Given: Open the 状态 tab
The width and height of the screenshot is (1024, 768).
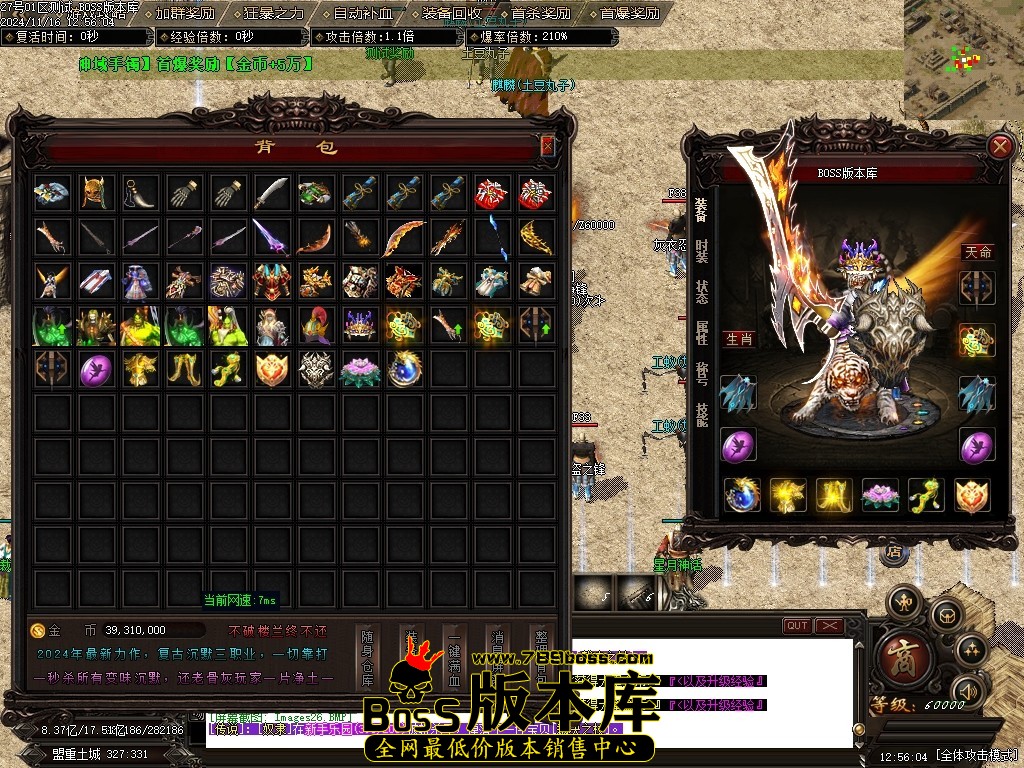Looking at the screenshot, I should (x=702, y=291).
